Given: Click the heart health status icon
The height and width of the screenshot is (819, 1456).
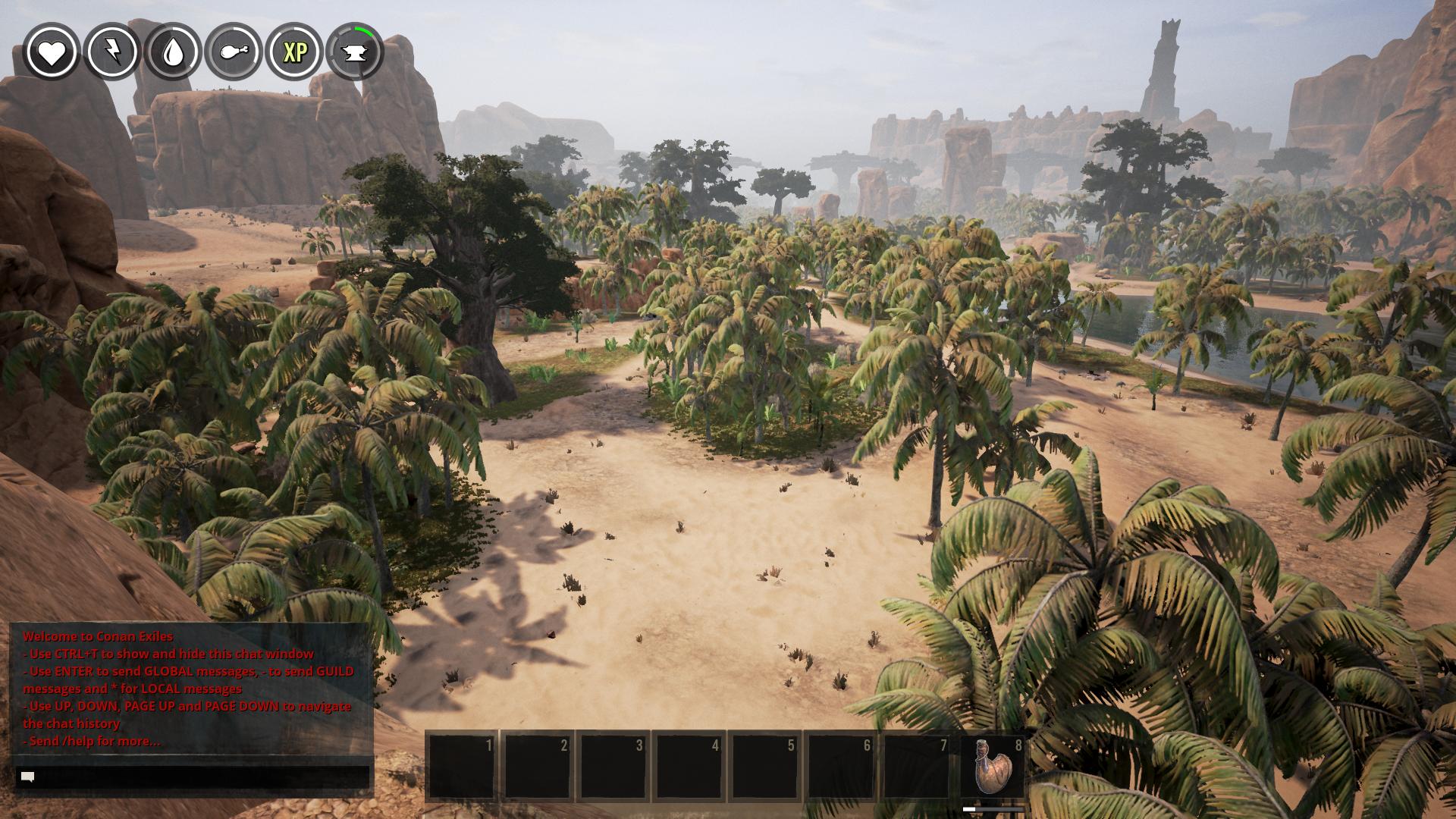Looking at the screenshot, I should pos(52,52).
